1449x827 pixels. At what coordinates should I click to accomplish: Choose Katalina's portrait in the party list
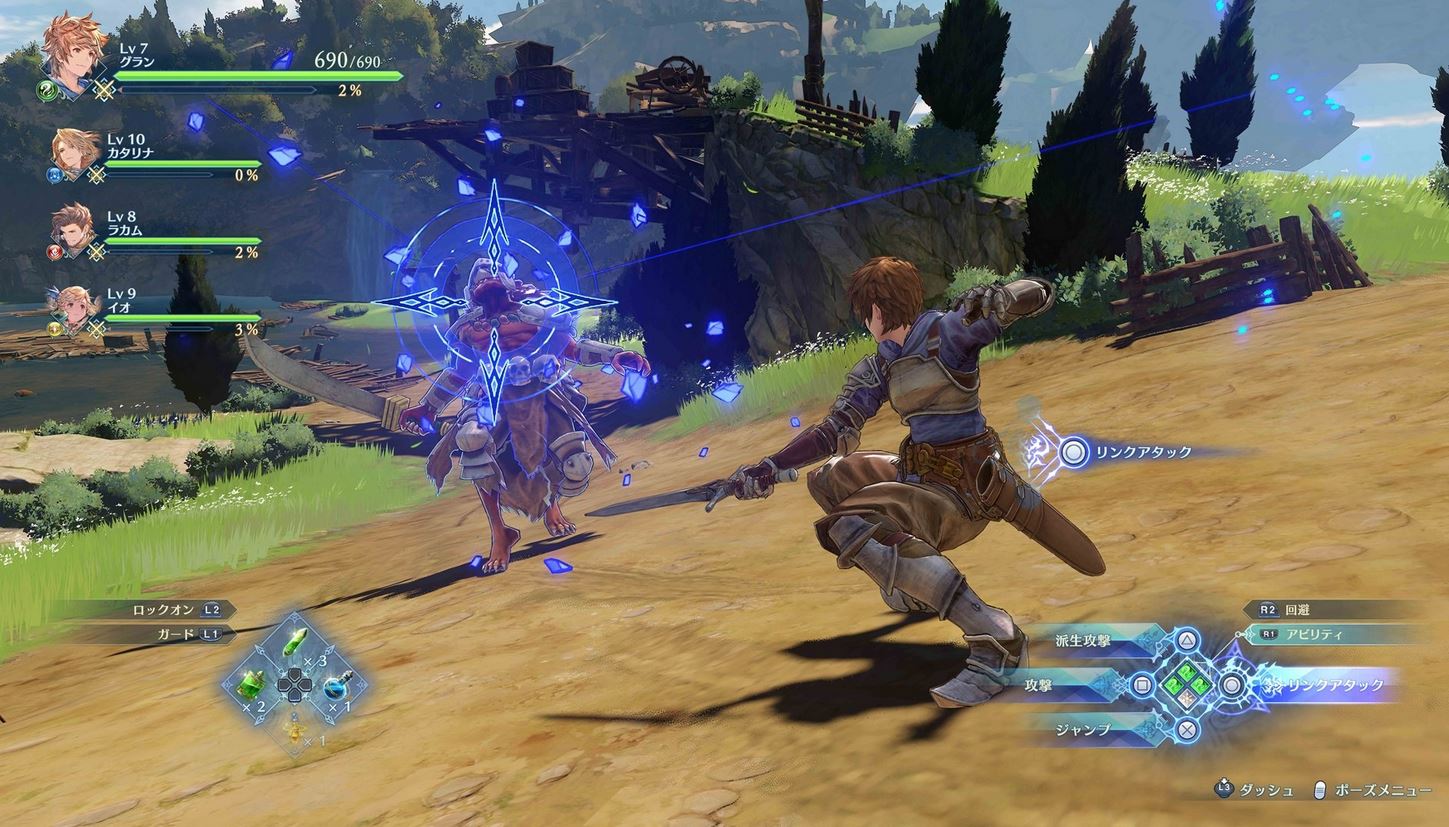click(x=76, y=153)
